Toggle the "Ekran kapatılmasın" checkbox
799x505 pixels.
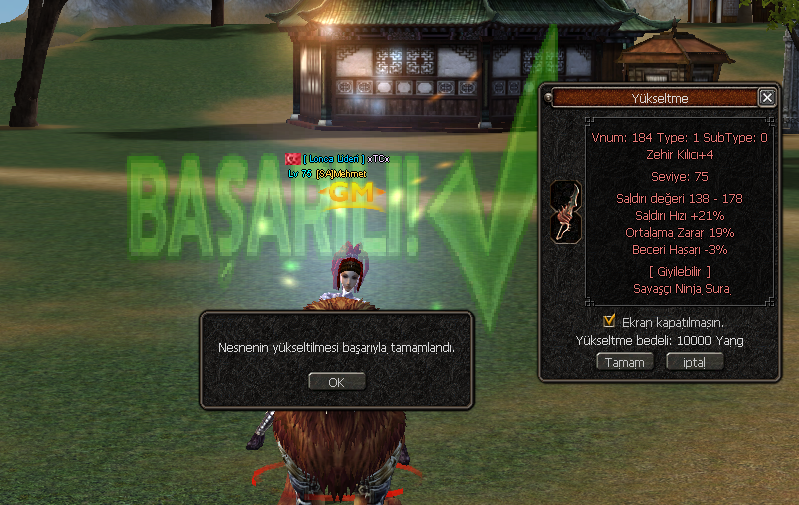coord(609,321)
